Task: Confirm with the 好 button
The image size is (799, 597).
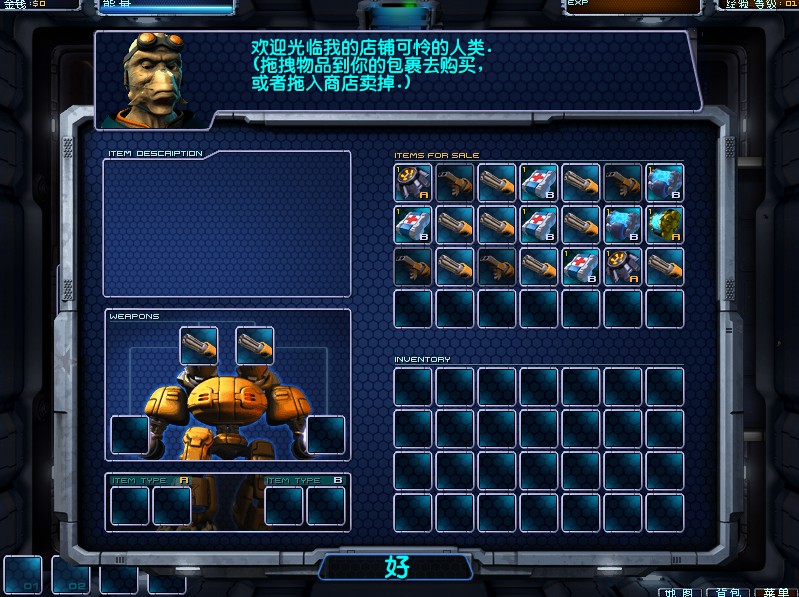Action: click(x=398, y=567)
